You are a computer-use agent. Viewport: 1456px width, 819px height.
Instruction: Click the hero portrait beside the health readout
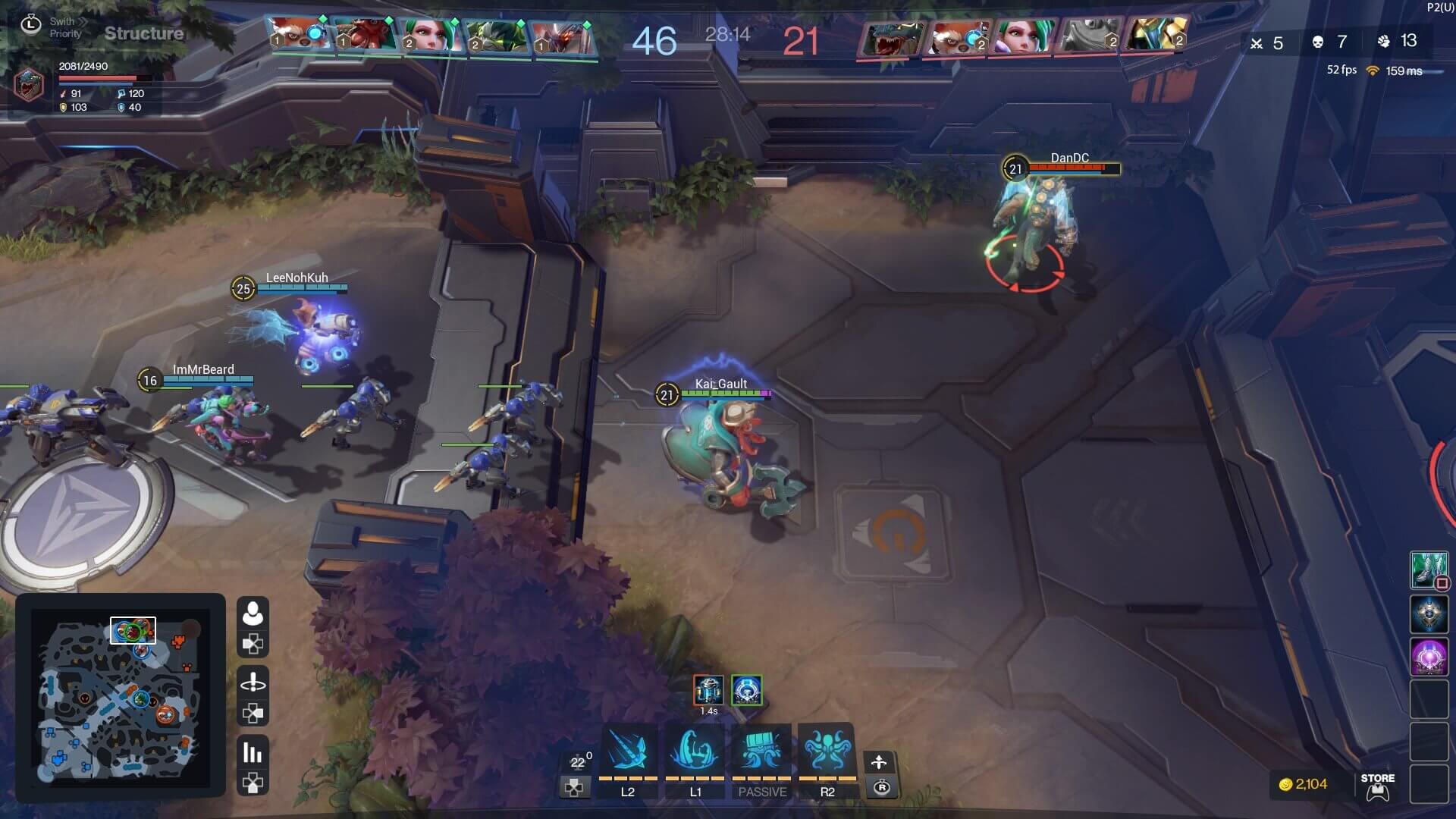click(x=29, y=85)
